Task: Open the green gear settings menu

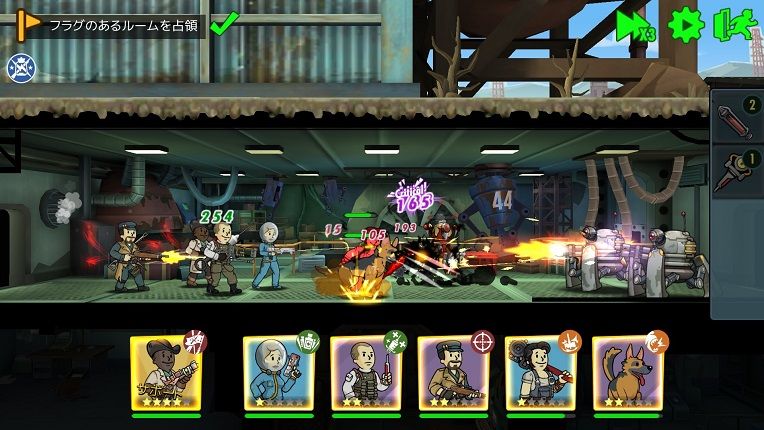Action: tap(686, 24)
